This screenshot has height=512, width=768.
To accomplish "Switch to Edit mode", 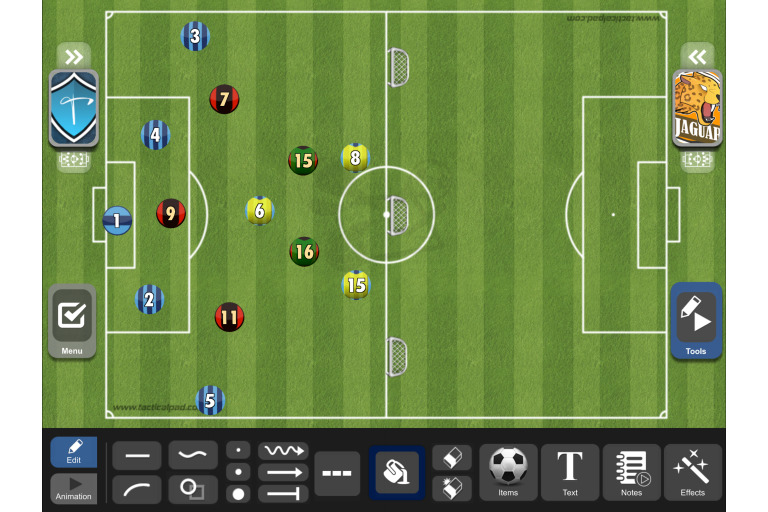I will click(x=74, y=452).
